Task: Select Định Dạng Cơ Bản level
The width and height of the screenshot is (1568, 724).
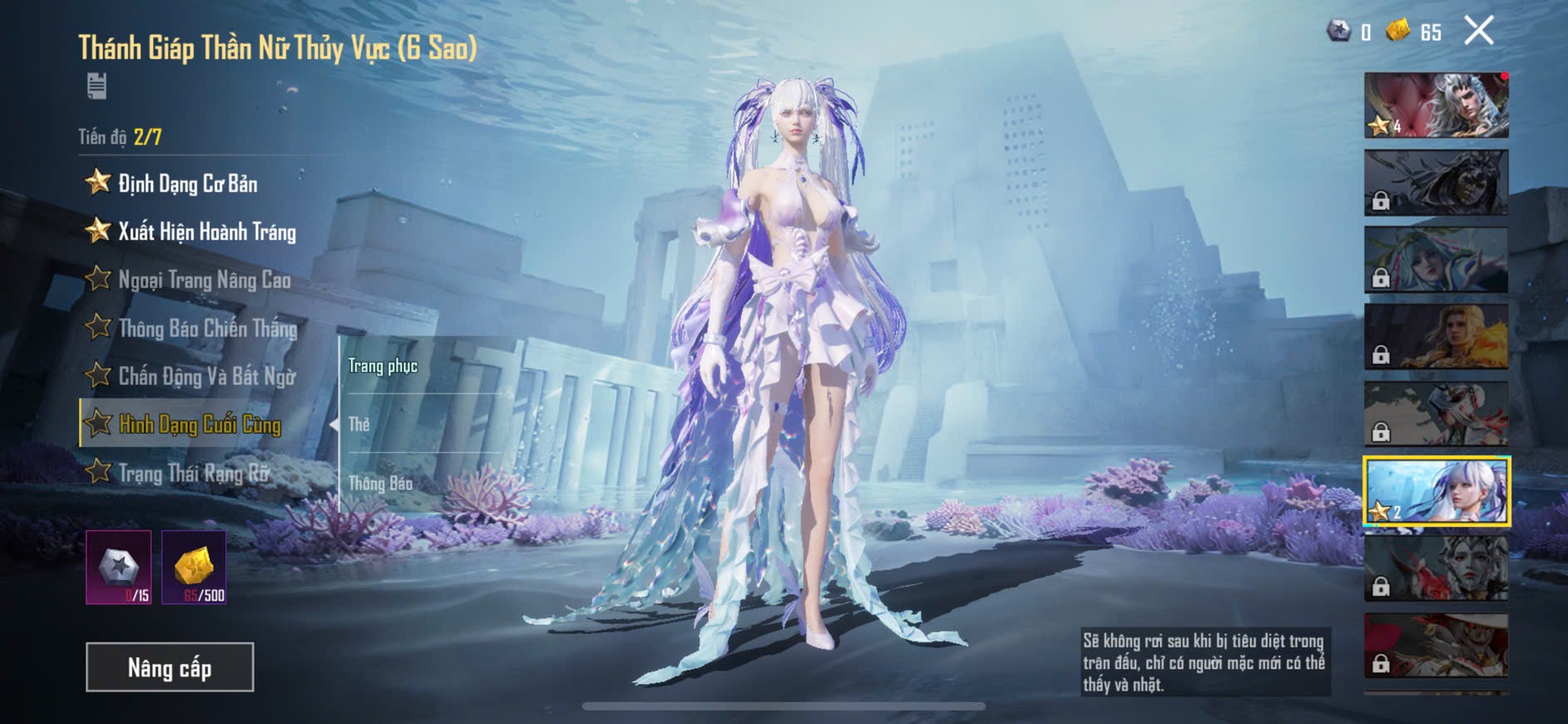Action: [187, 183]
